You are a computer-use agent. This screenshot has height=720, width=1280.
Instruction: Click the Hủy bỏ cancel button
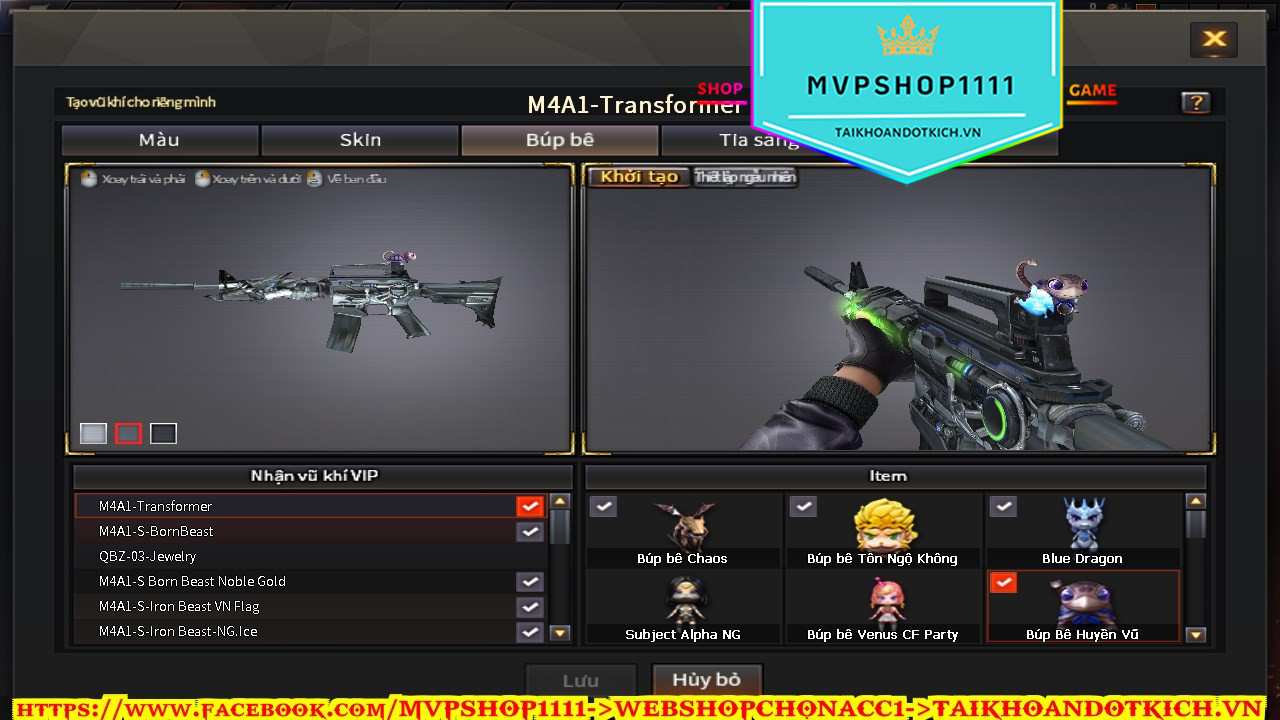pos(706,680)
